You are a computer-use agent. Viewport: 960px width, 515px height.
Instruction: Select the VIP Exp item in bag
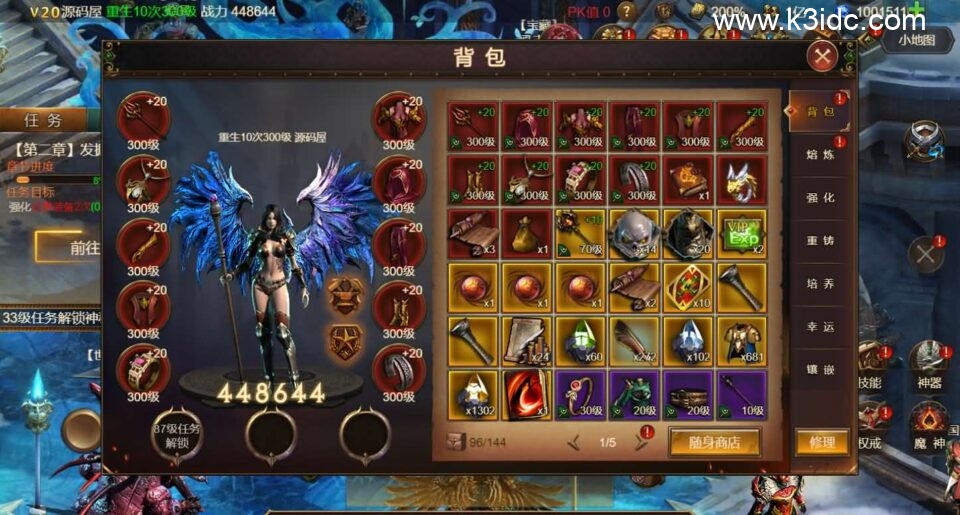click(x=741, y=233)
